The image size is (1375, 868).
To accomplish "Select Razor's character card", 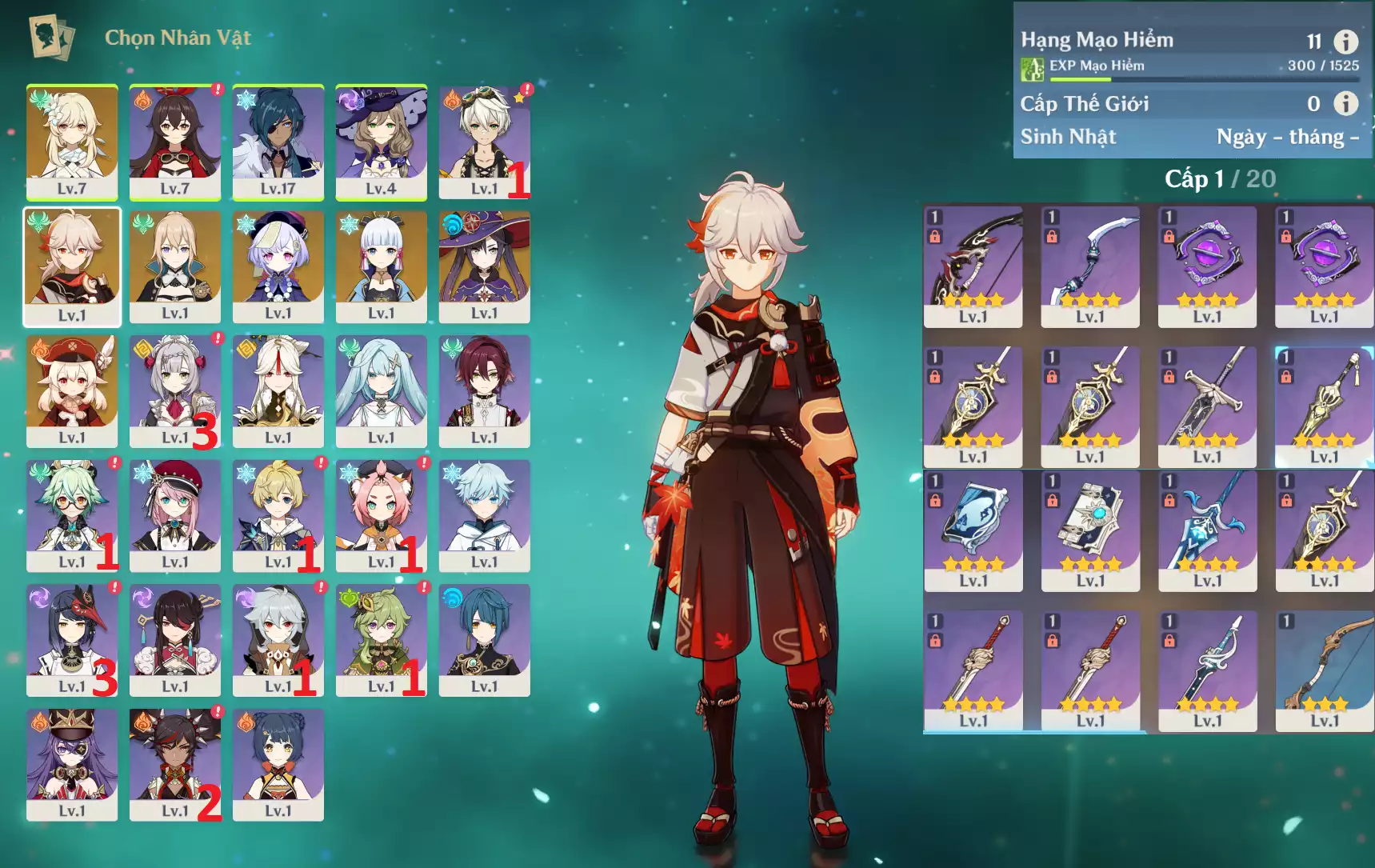I will click(x=278, y=639).
